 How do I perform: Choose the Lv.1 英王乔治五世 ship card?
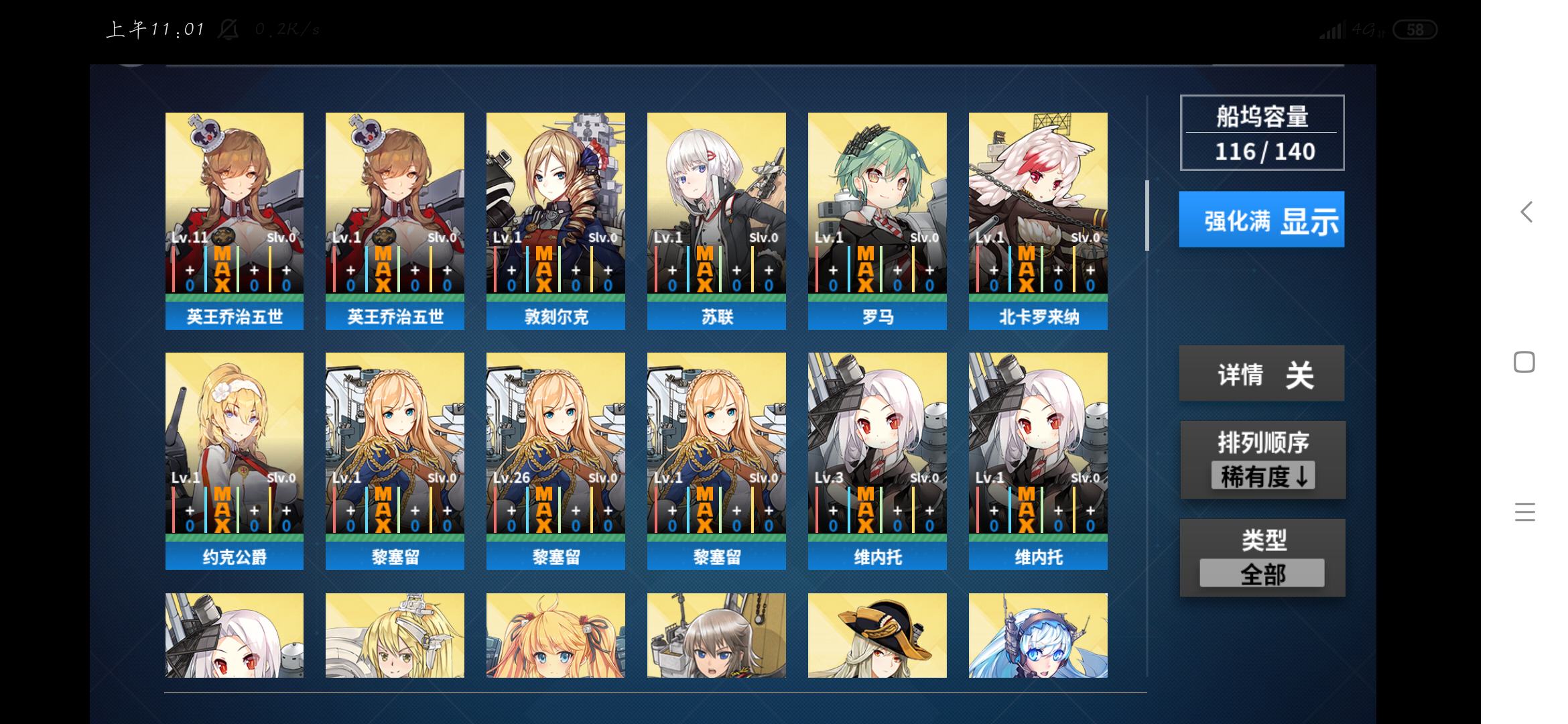395,221
